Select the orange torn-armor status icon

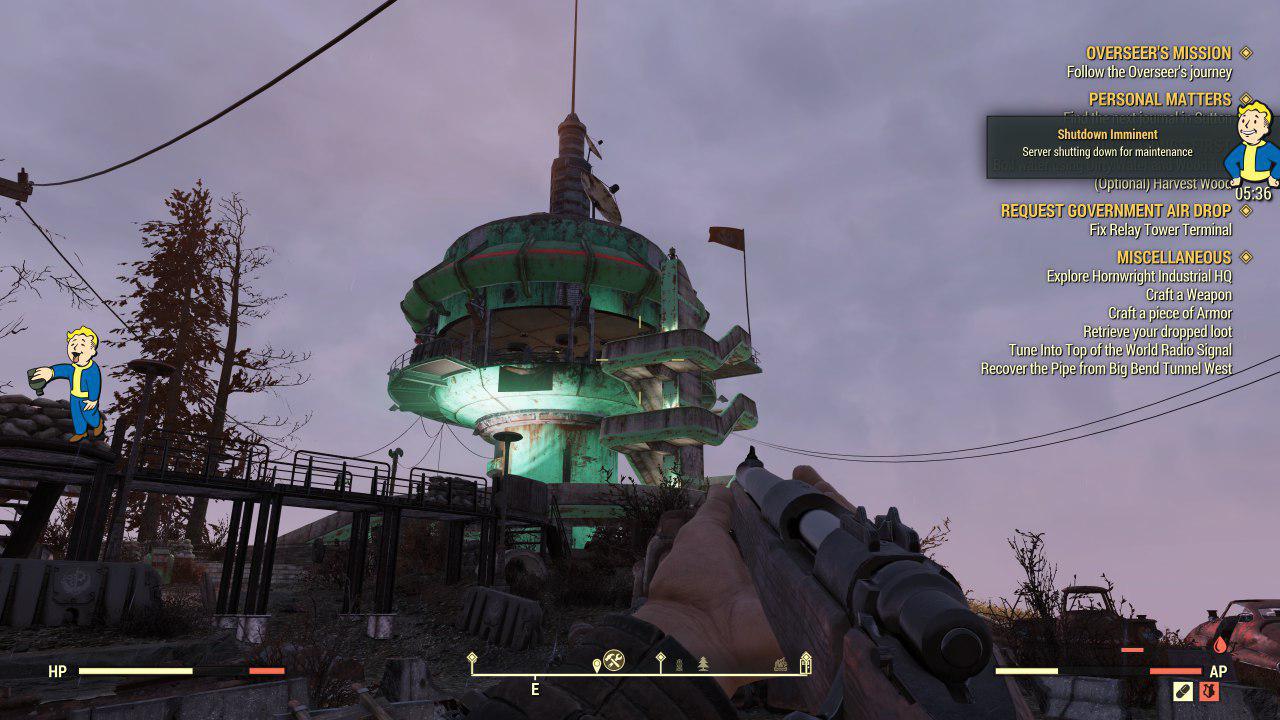pyautogui.click(x=1209, y=691)
